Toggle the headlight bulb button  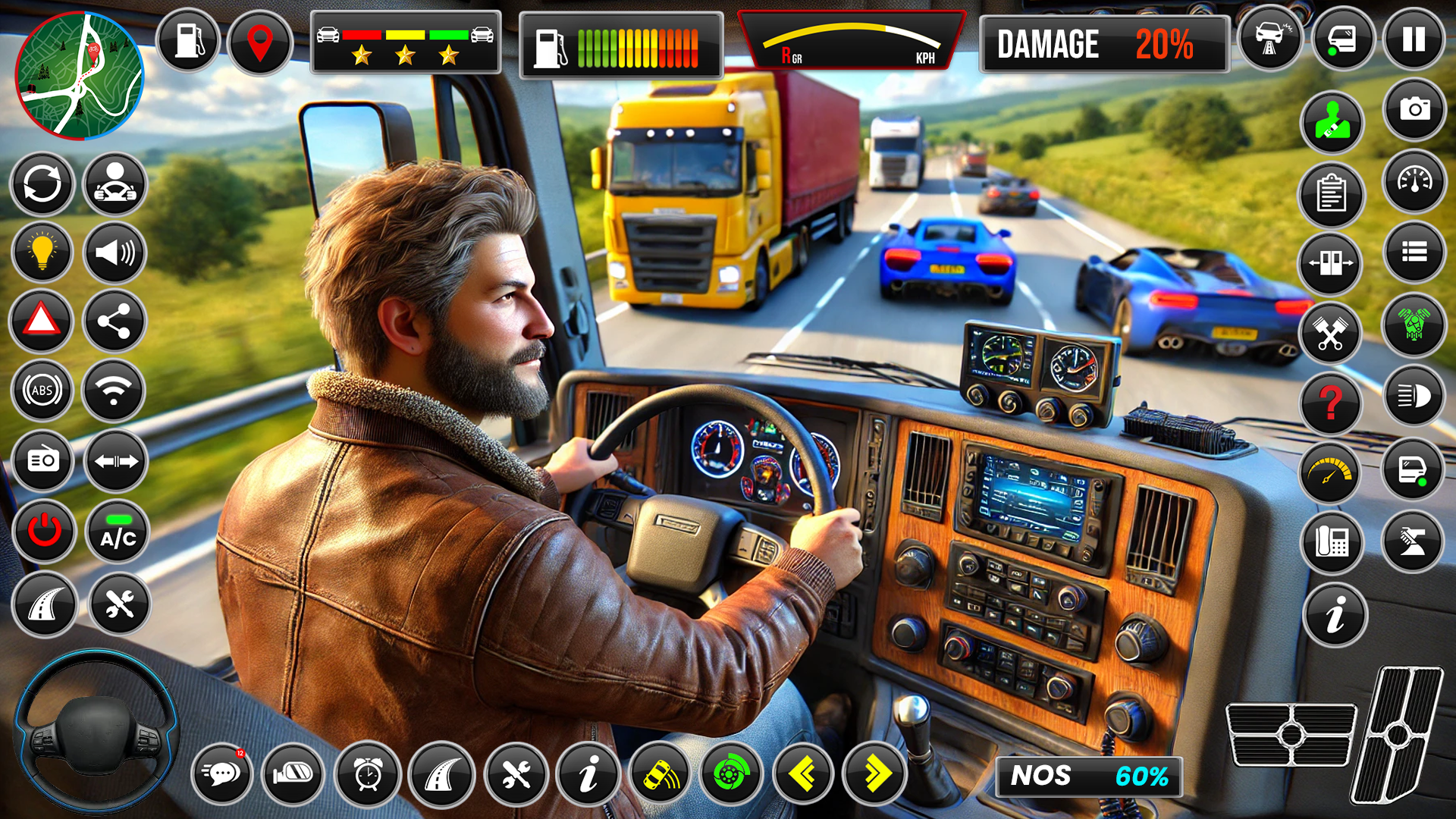point(43,252)
